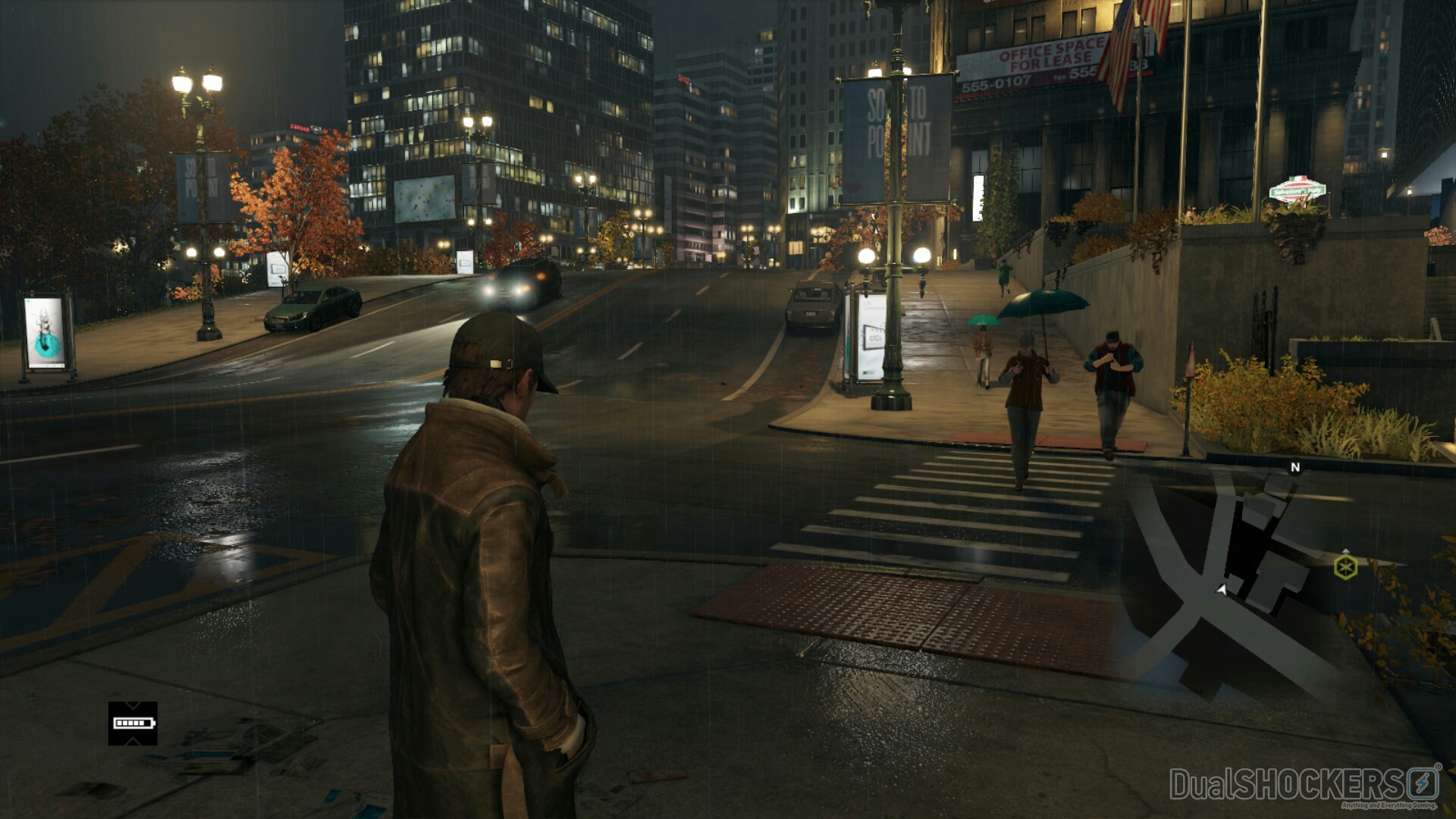Click the DualShockers watermark logo

pos(1304,785)
